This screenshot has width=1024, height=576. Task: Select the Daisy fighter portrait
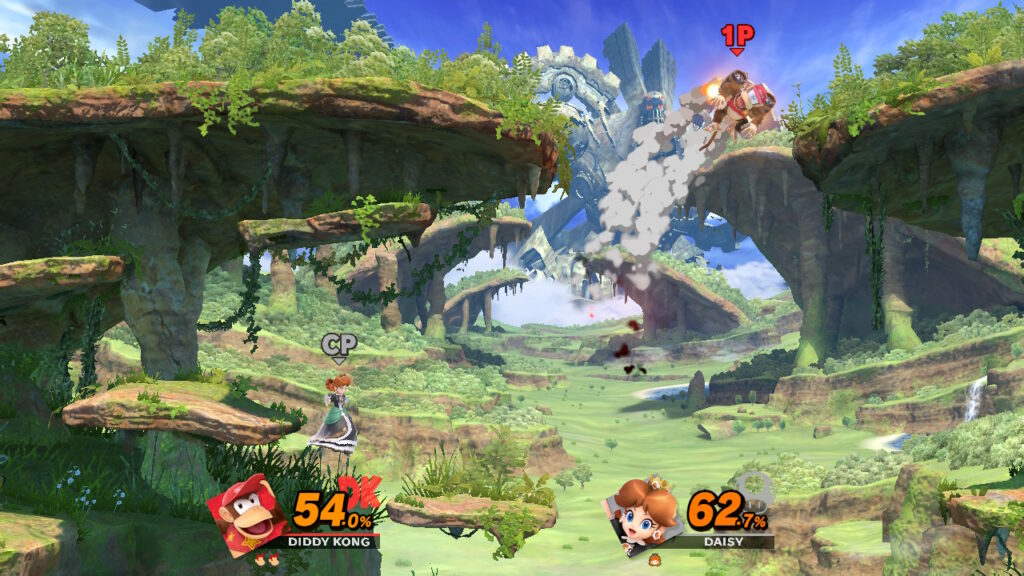pyautogui.click(x=642, y=514)
